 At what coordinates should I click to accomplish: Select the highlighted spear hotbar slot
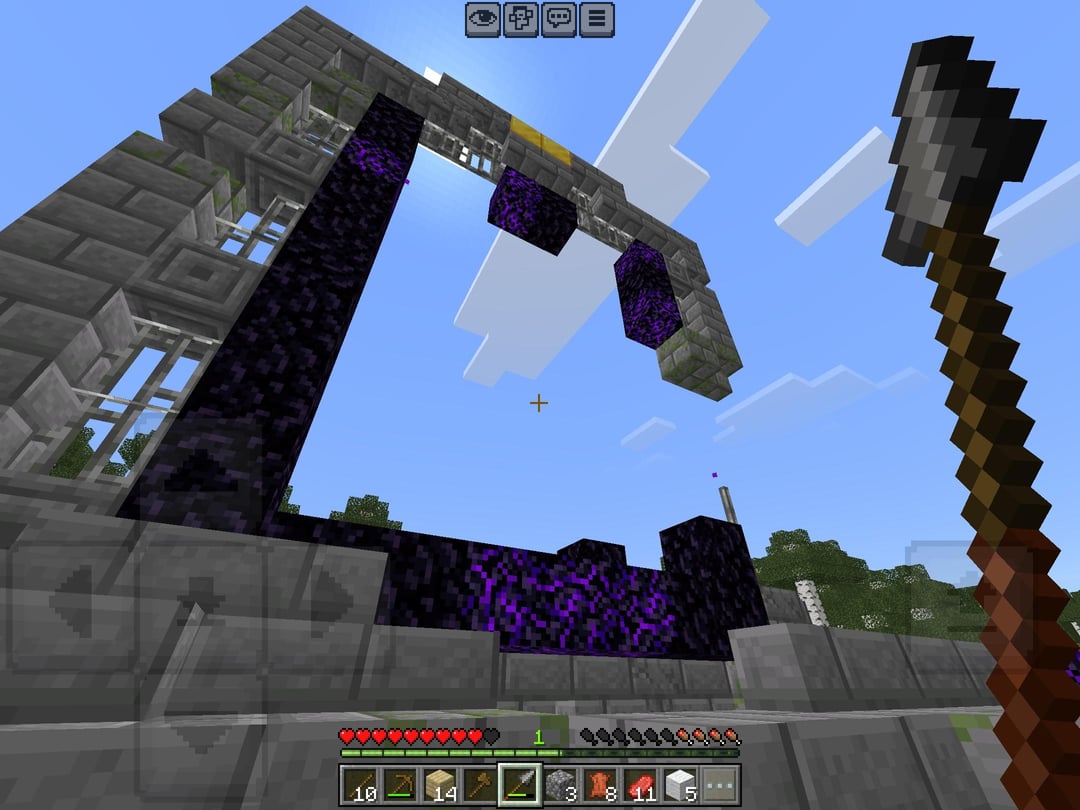coord(520,785)
